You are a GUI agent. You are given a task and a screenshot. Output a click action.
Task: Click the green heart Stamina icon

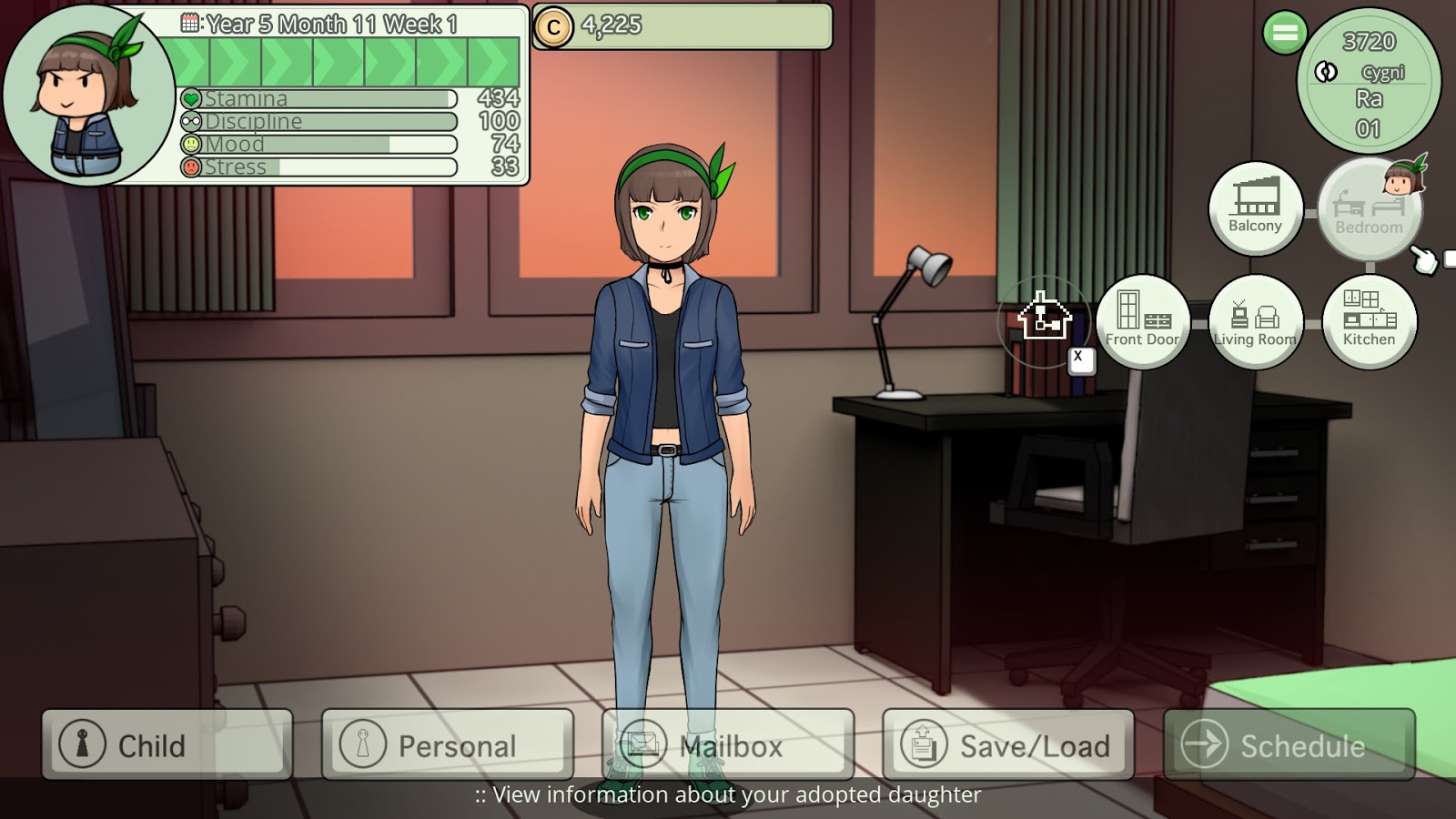coord(192,97)
